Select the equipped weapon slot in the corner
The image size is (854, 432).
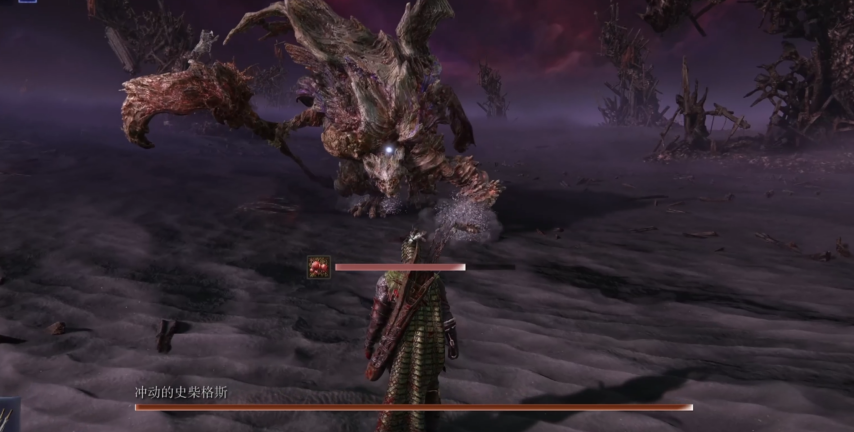tap(9, 414)
